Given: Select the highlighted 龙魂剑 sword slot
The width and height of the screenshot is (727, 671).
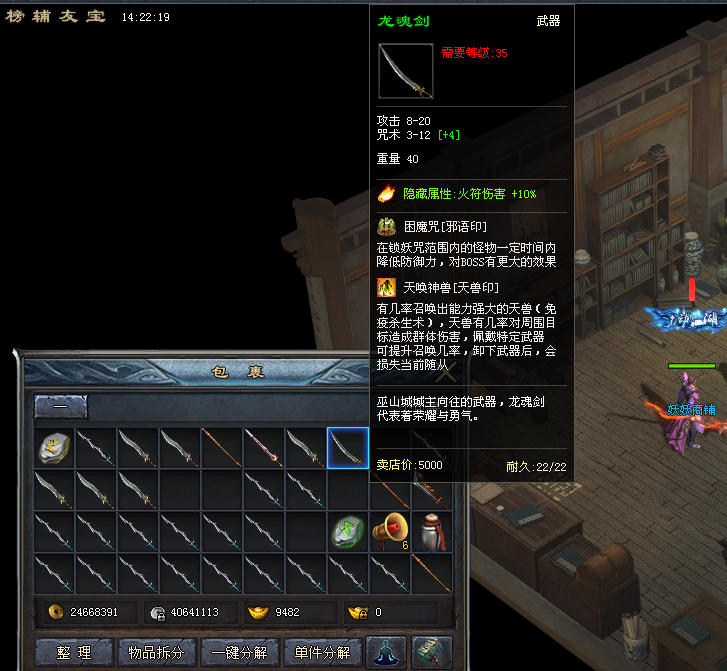Looking at the screenshot, I should click(348, 447).
